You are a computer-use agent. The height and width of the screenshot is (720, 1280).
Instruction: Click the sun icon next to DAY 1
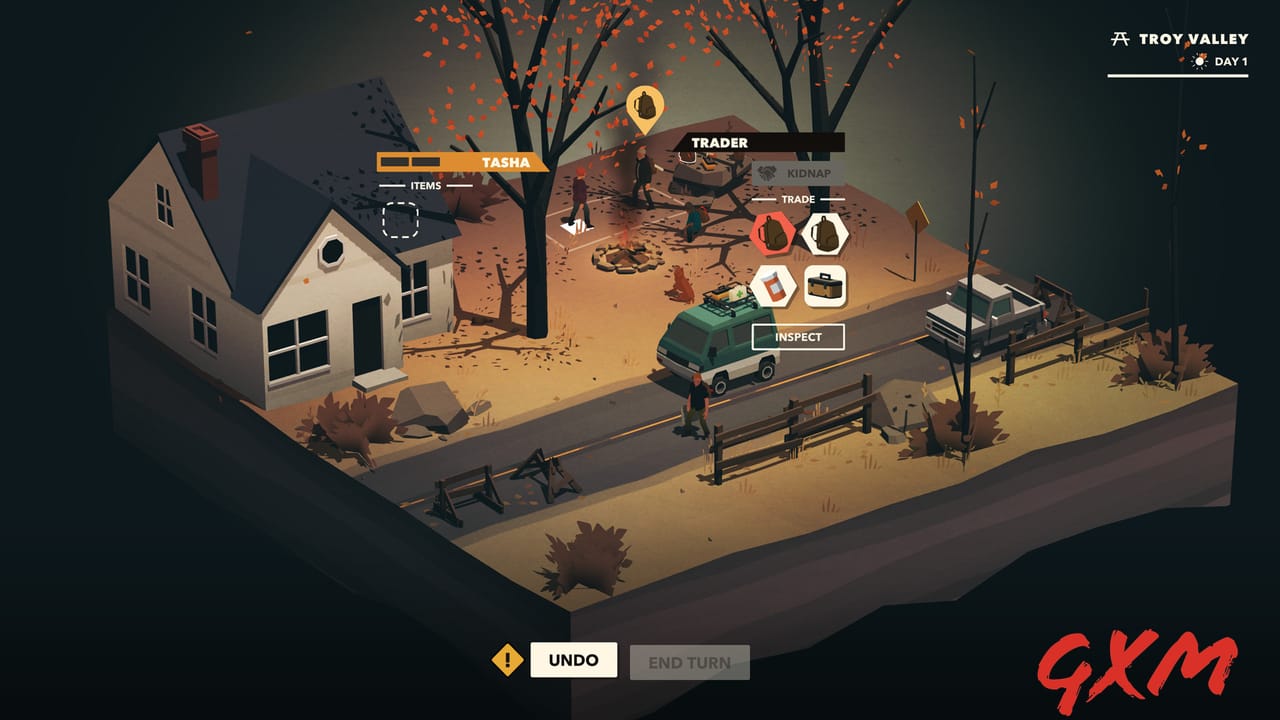(x=1199, y=61)
